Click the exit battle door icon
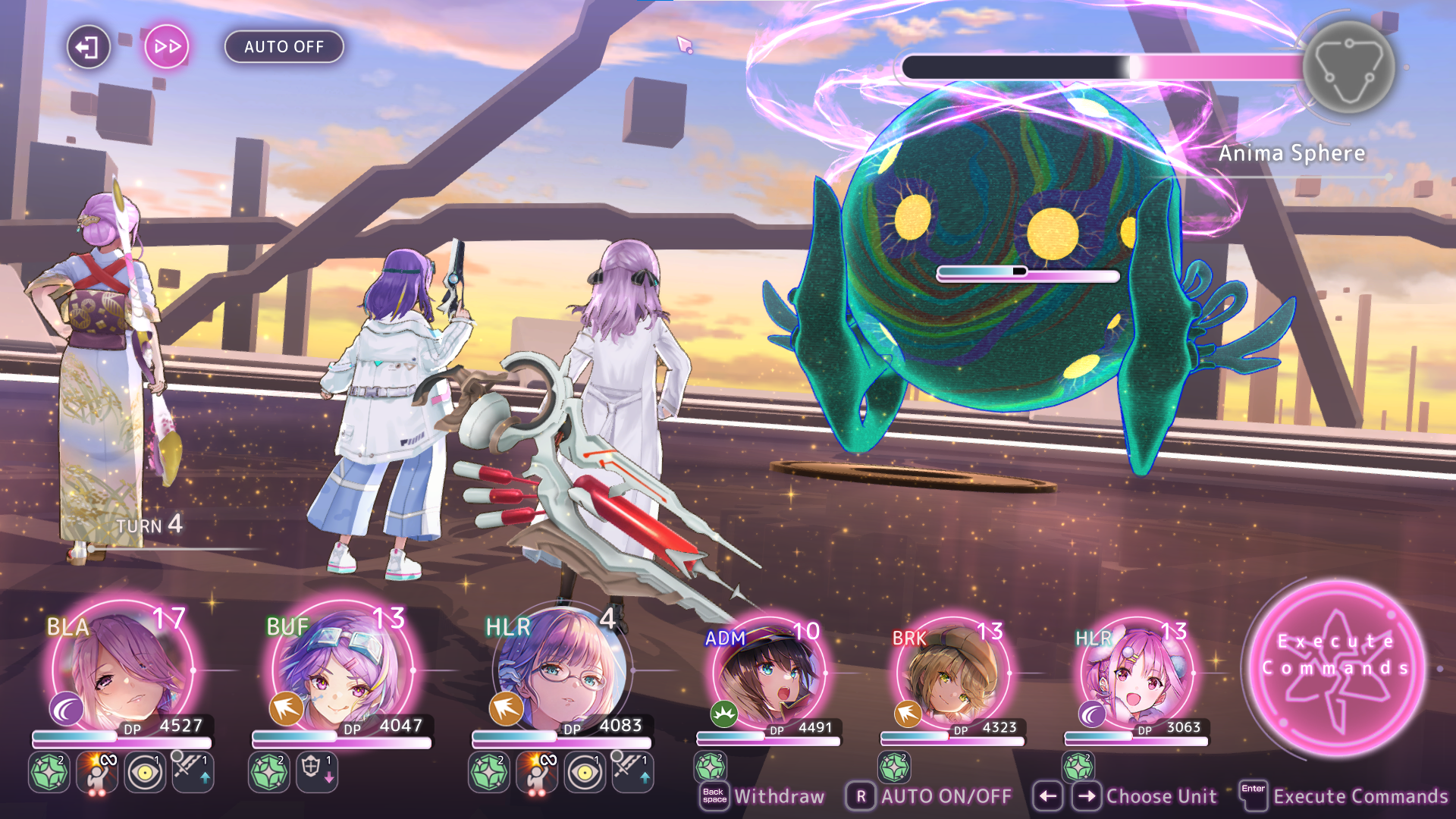 [x=88, y=47]
